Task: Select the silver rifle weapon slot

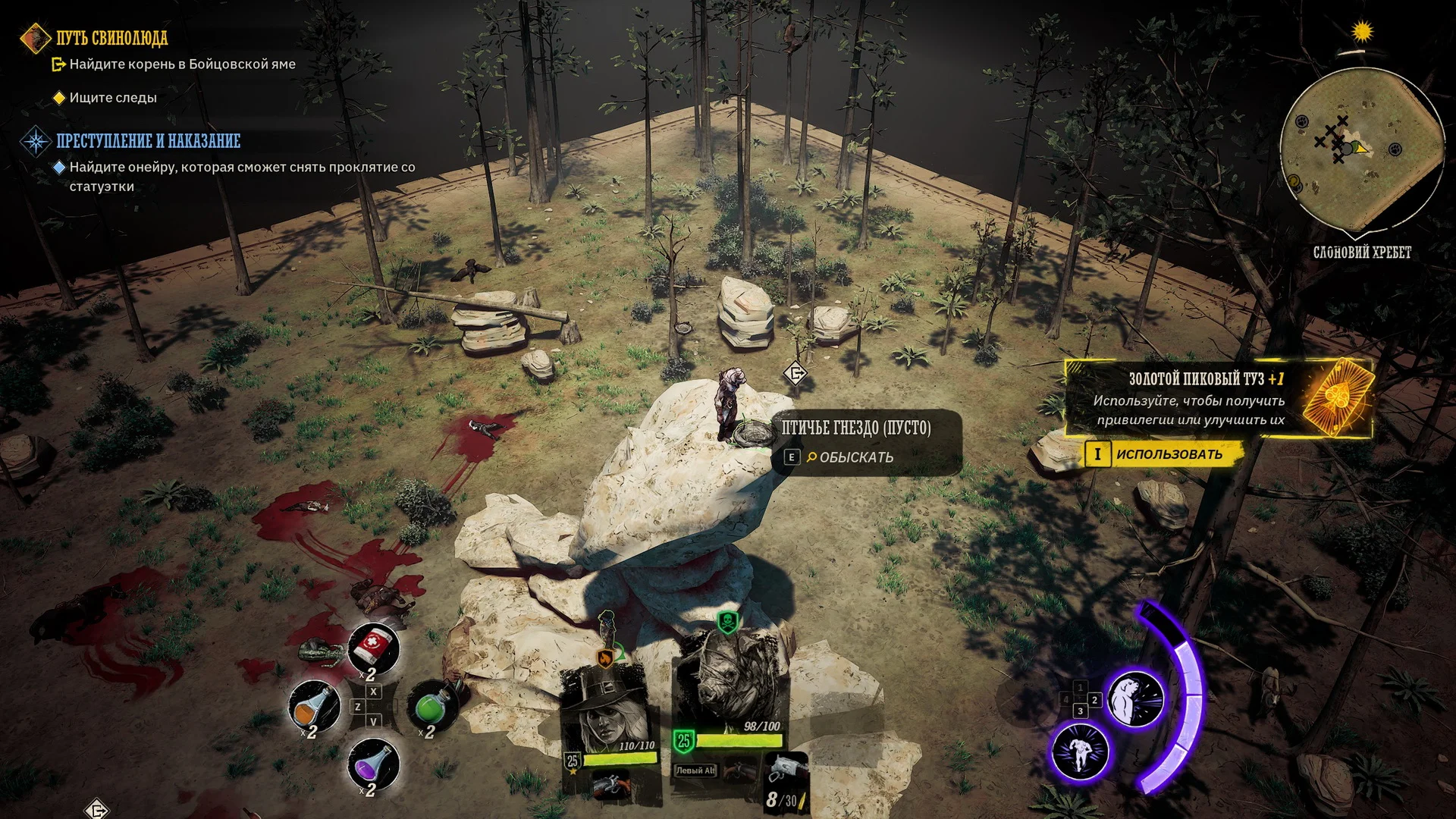Action: 783,770
